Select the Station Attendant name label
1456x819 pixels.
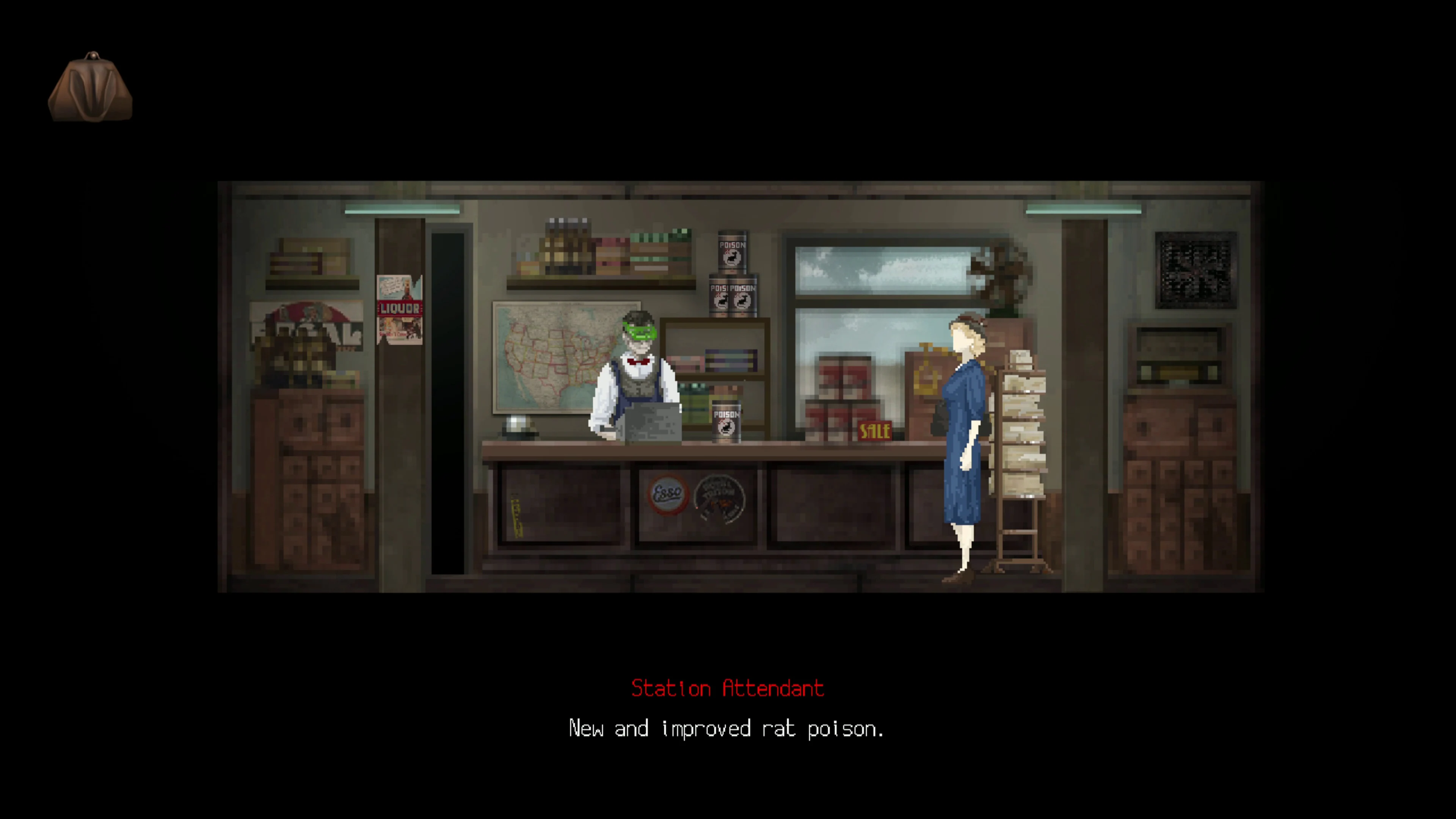point(728,689)
